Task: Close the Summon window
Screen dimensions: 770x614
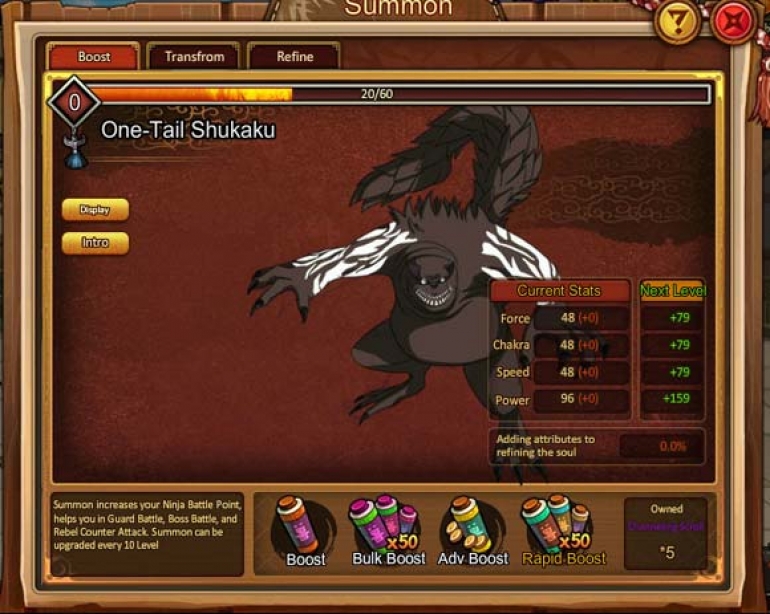Action: pos(734,23)
